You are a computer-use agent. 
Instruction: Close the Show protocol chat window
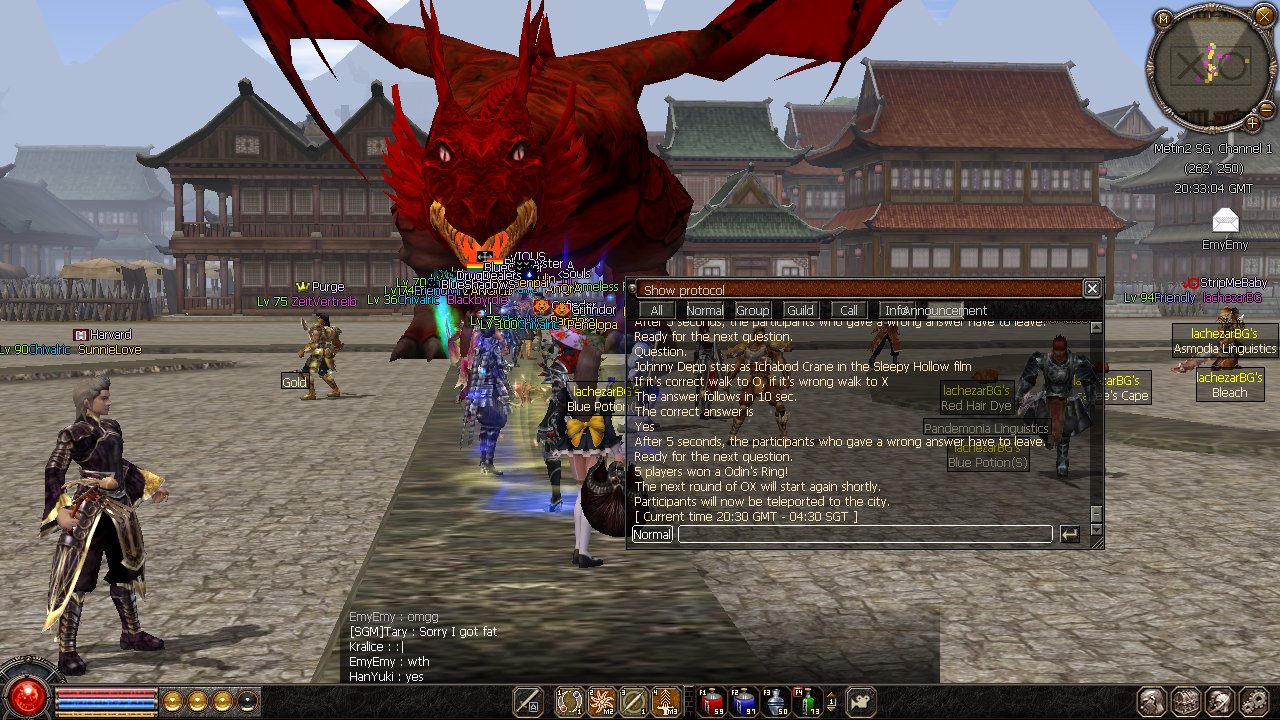1092,289
